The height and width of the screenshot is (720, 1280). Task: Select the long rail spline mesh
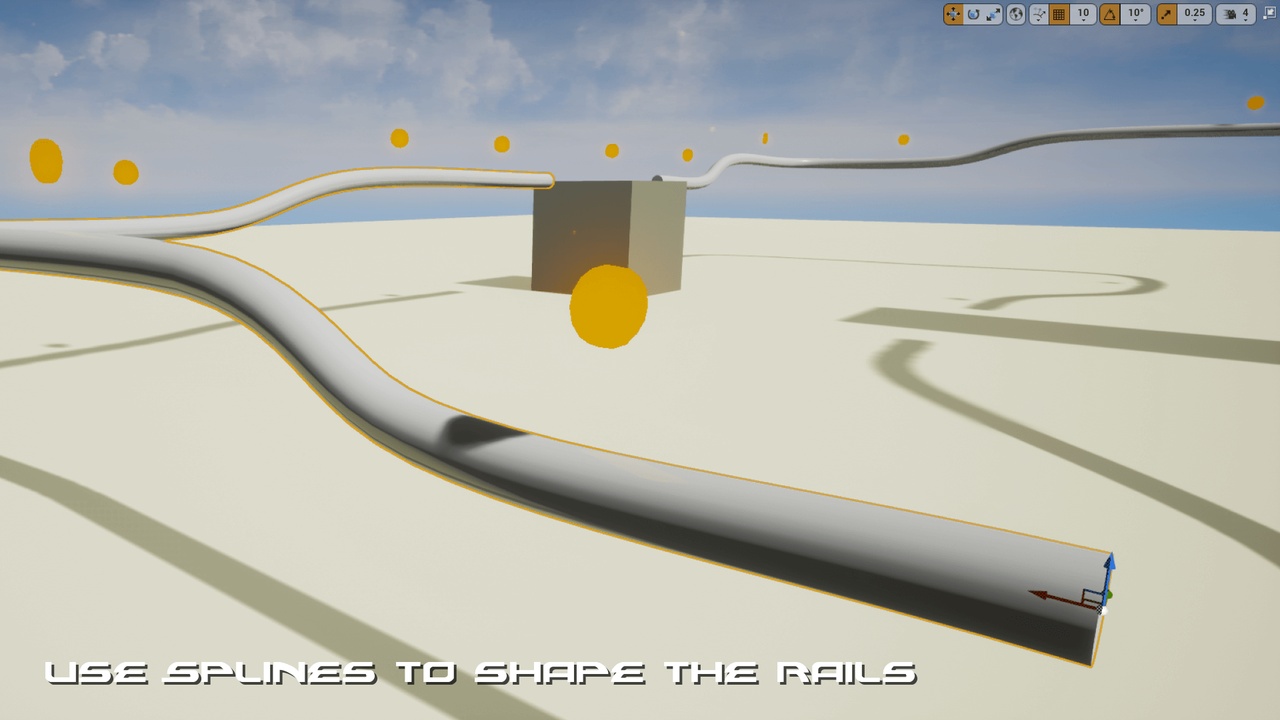pos(700,480)
